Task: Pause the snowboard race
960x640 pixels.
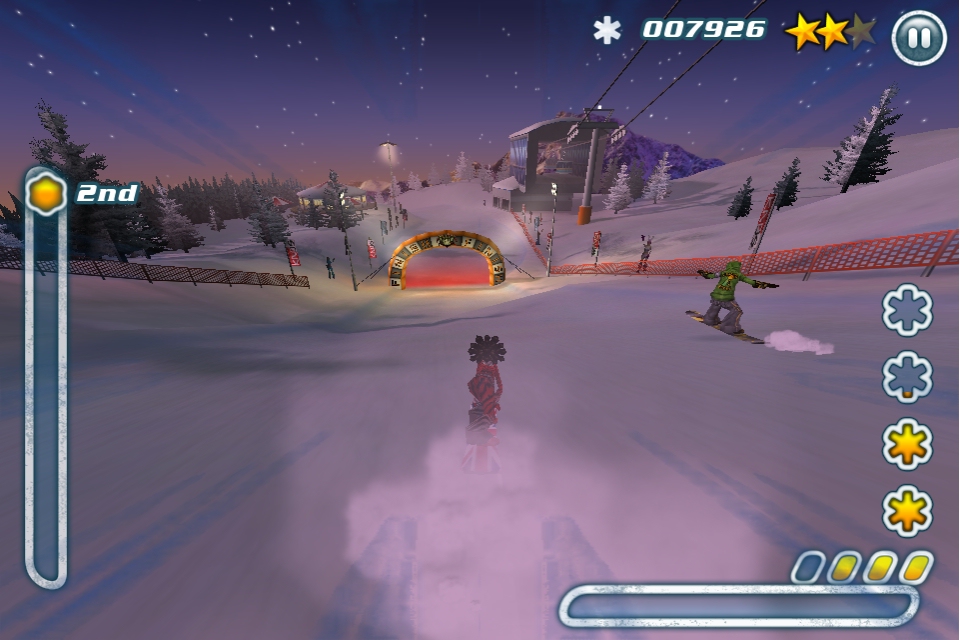Action: [x=918, y=38]
